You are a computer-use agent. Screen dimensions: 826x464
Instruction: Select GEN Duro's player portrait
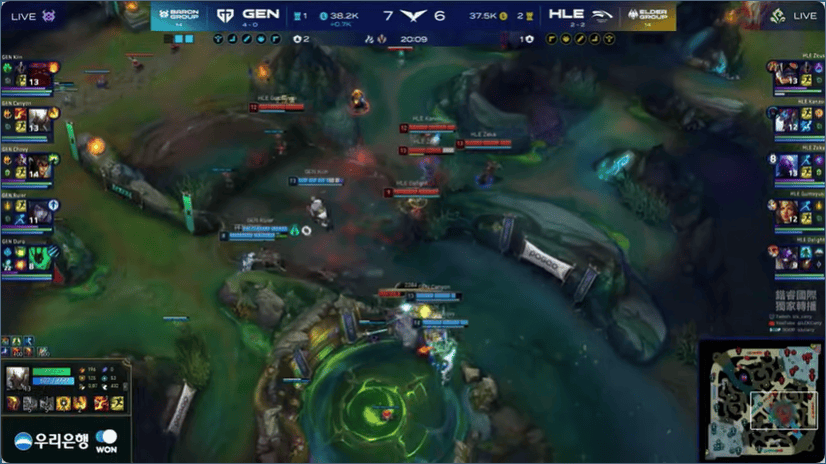coord(39,256)
